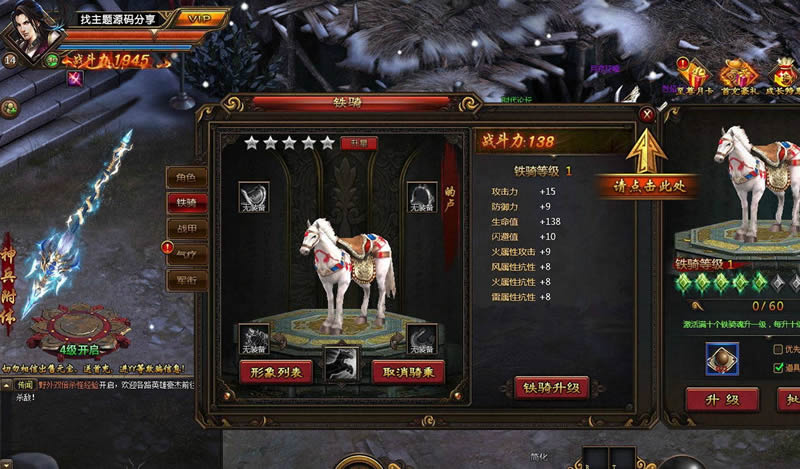Select the 铁骑 mount tab

pyautogui.click(x=186, y=202)
